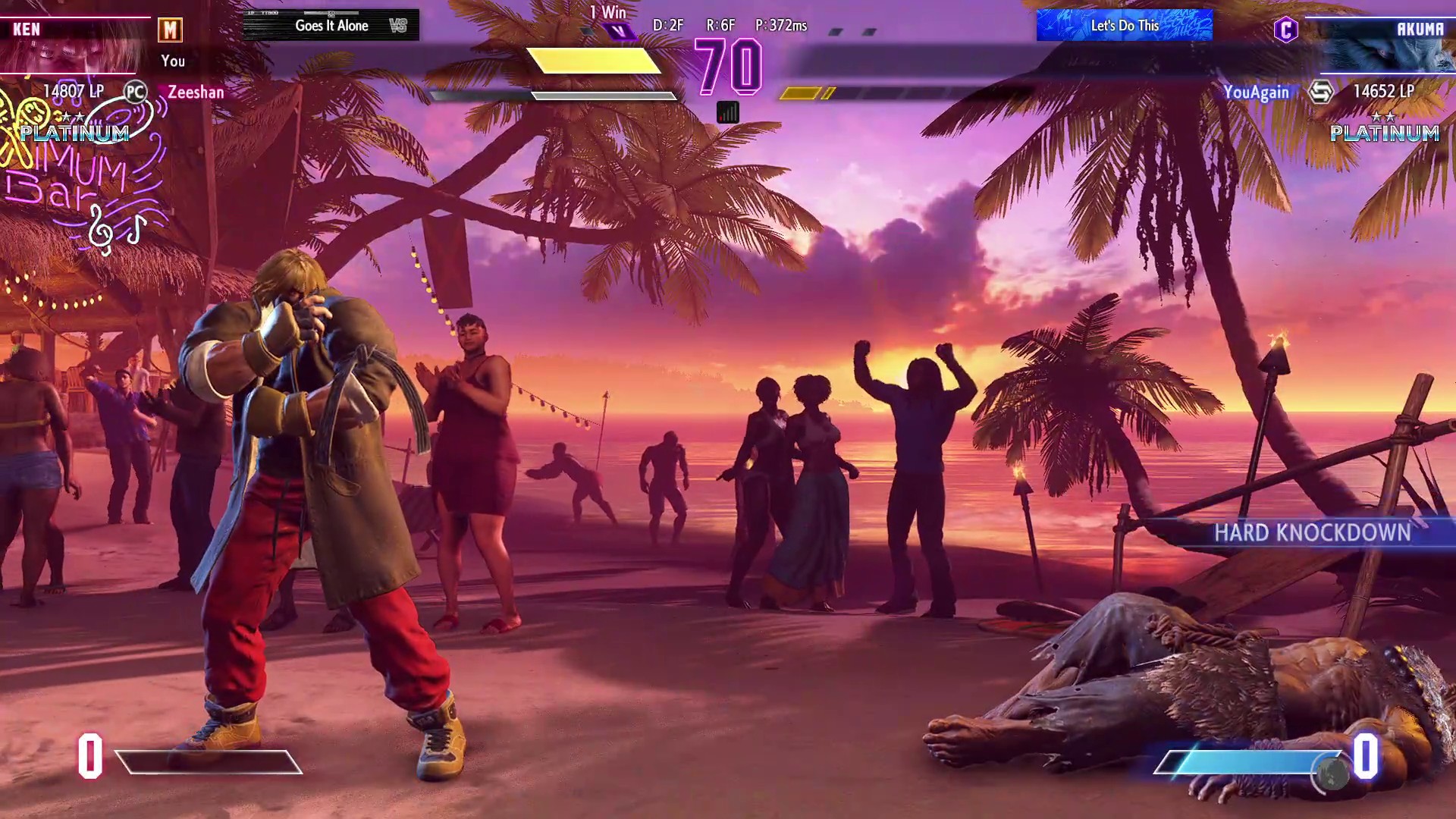The image size is (1456, 819).
Task: Select the player name YouAgain
Action: pyautogui.click(x=1256, y=93)
